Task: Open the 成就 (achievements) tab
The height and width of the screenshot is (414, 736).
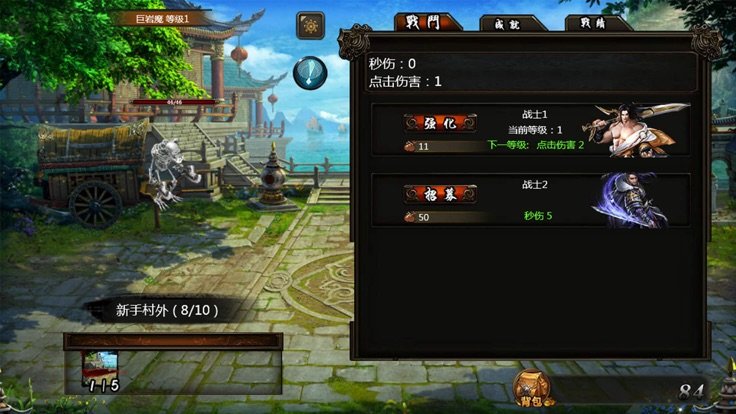Action: tap(512, 24)
